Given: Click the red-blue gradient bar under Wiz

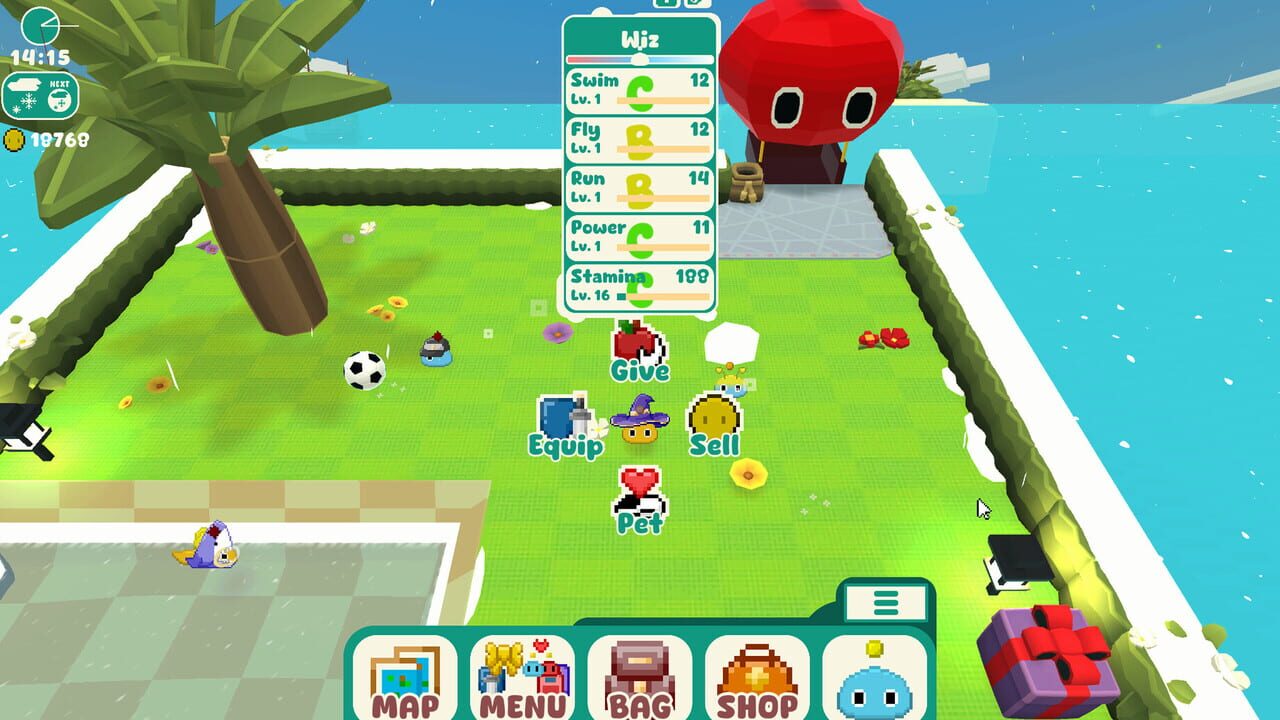Looking at the screenshot, I should 640,57.
